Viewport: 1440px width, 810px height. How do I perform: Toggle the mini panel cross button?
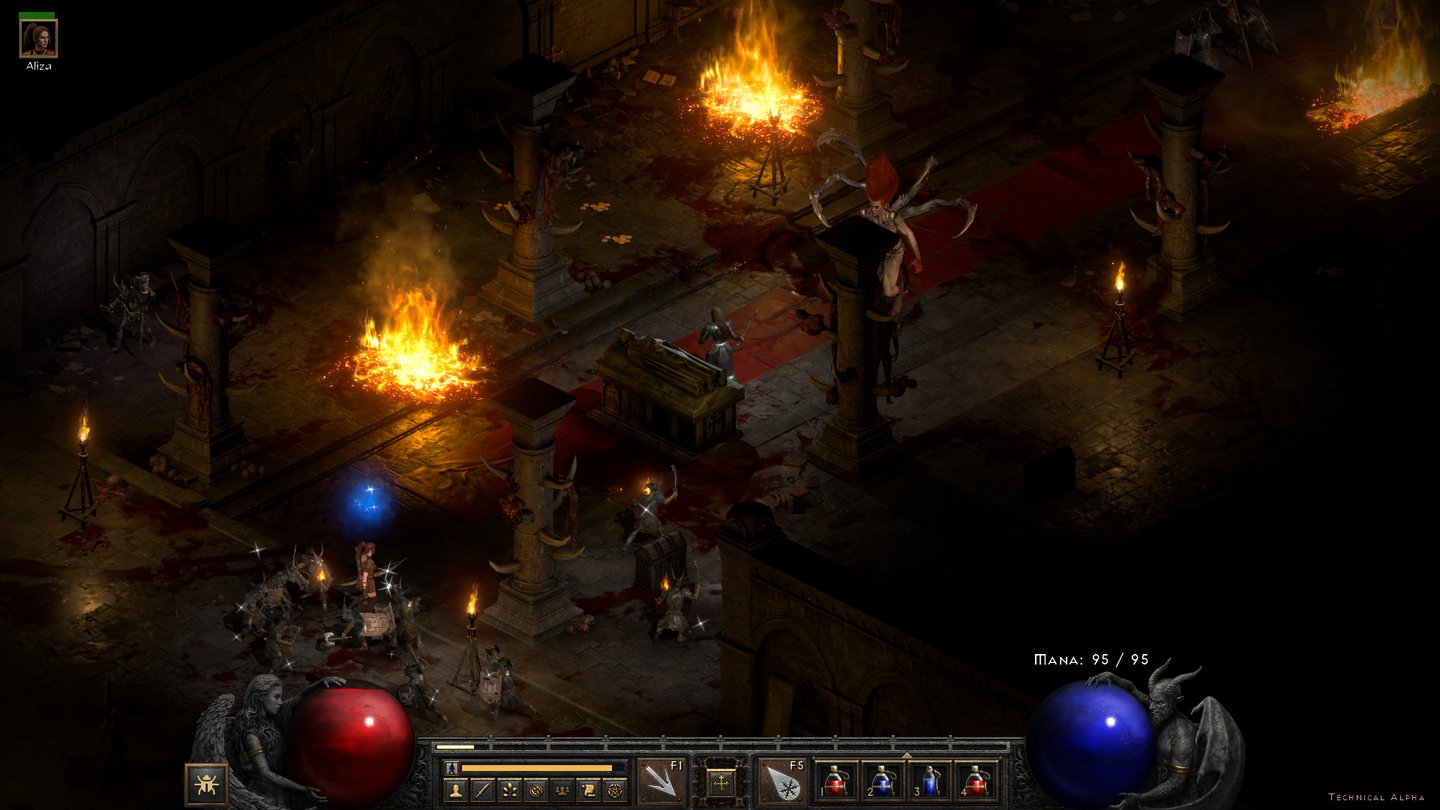tap(720, 781)
